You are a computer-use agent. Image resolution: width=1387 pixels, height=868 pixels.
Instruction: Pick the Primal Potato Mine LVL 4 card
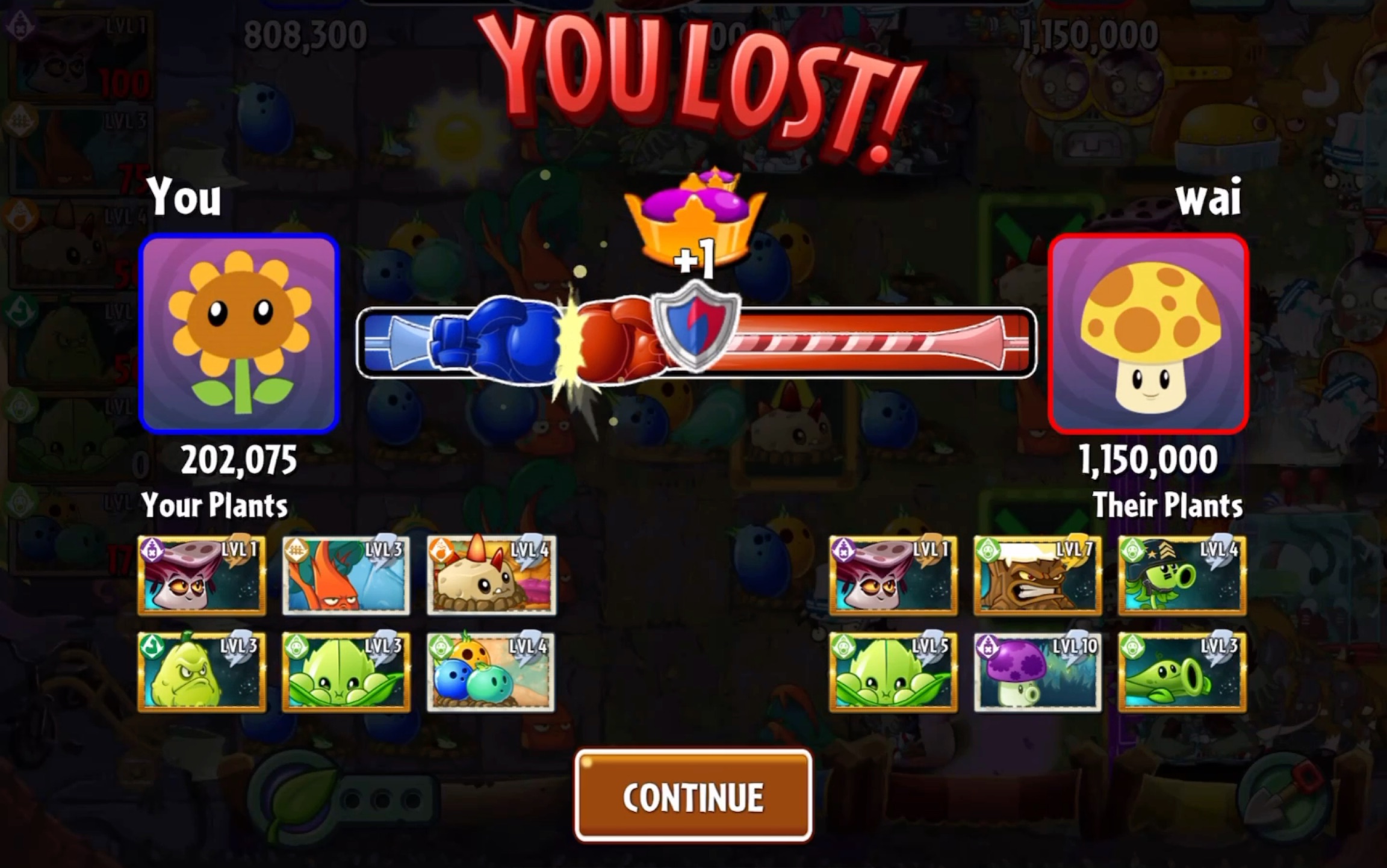click(x=491, y=575)
